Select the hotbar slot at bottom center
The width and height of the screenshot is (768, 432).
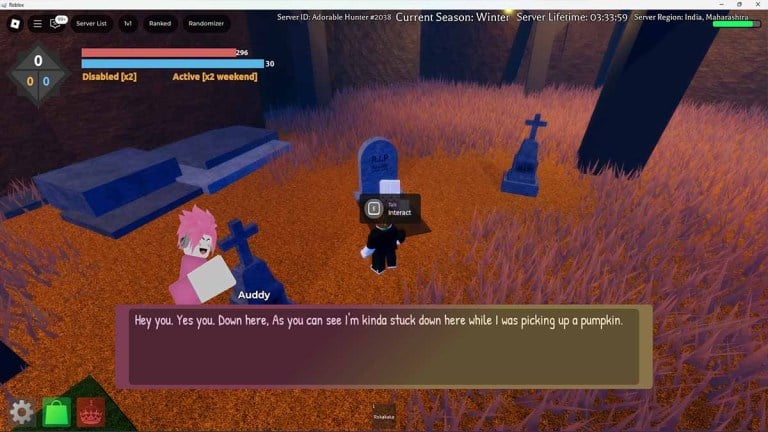pos(384,413)
